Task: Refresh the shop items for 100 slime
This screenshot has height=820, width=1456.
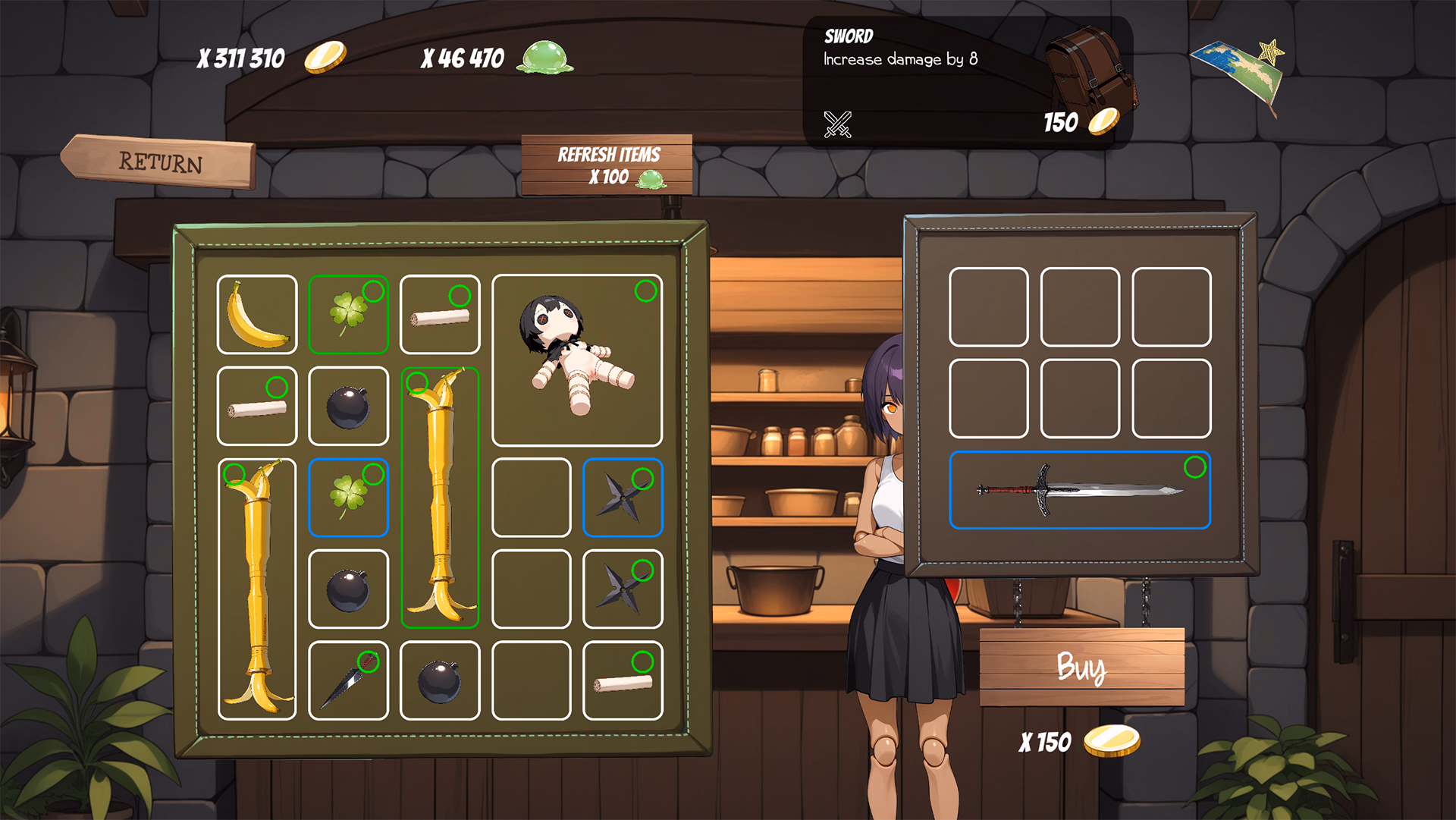Action: pos(607,165)
